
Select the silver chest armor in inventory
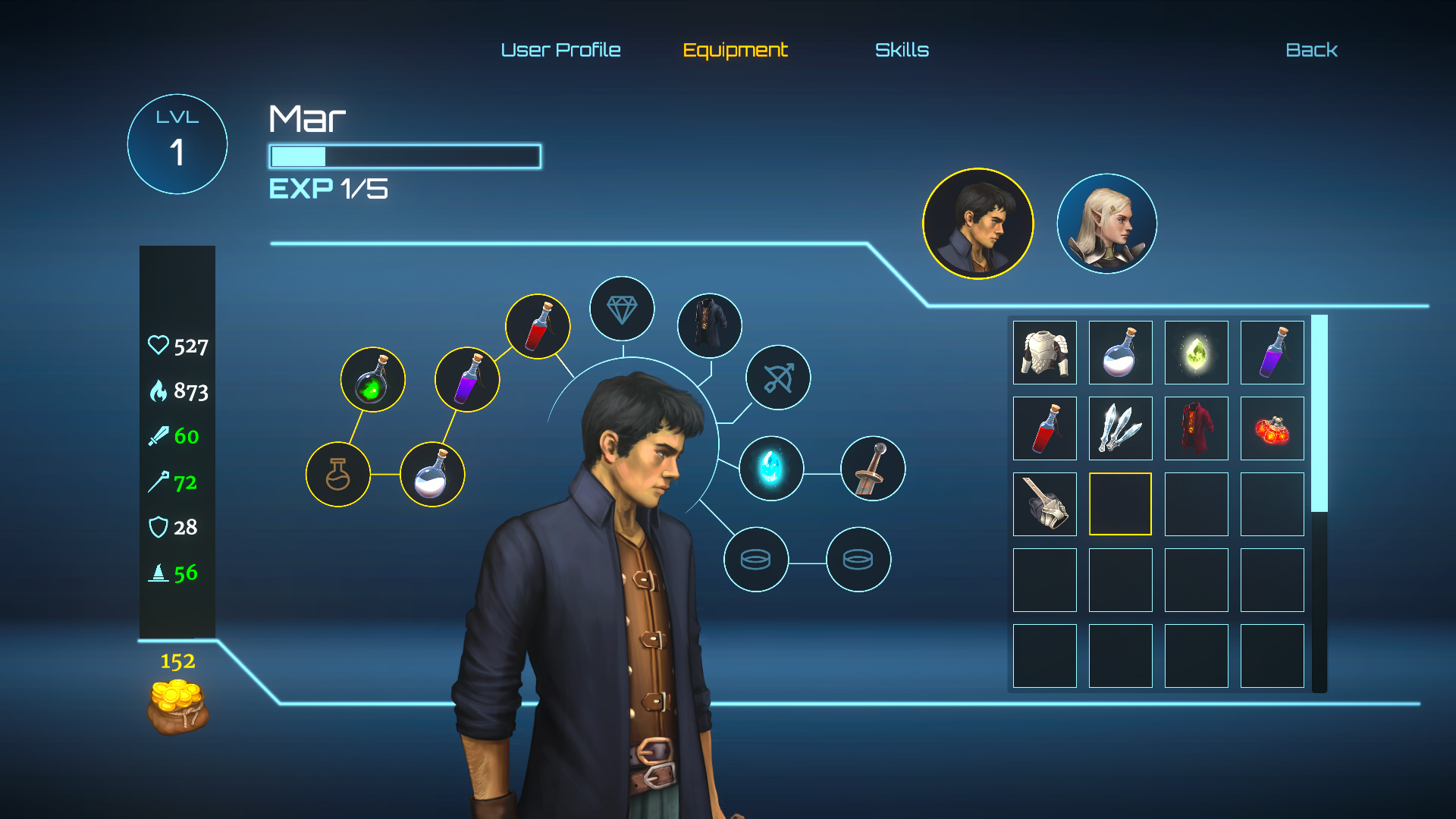pos(1044,353)
